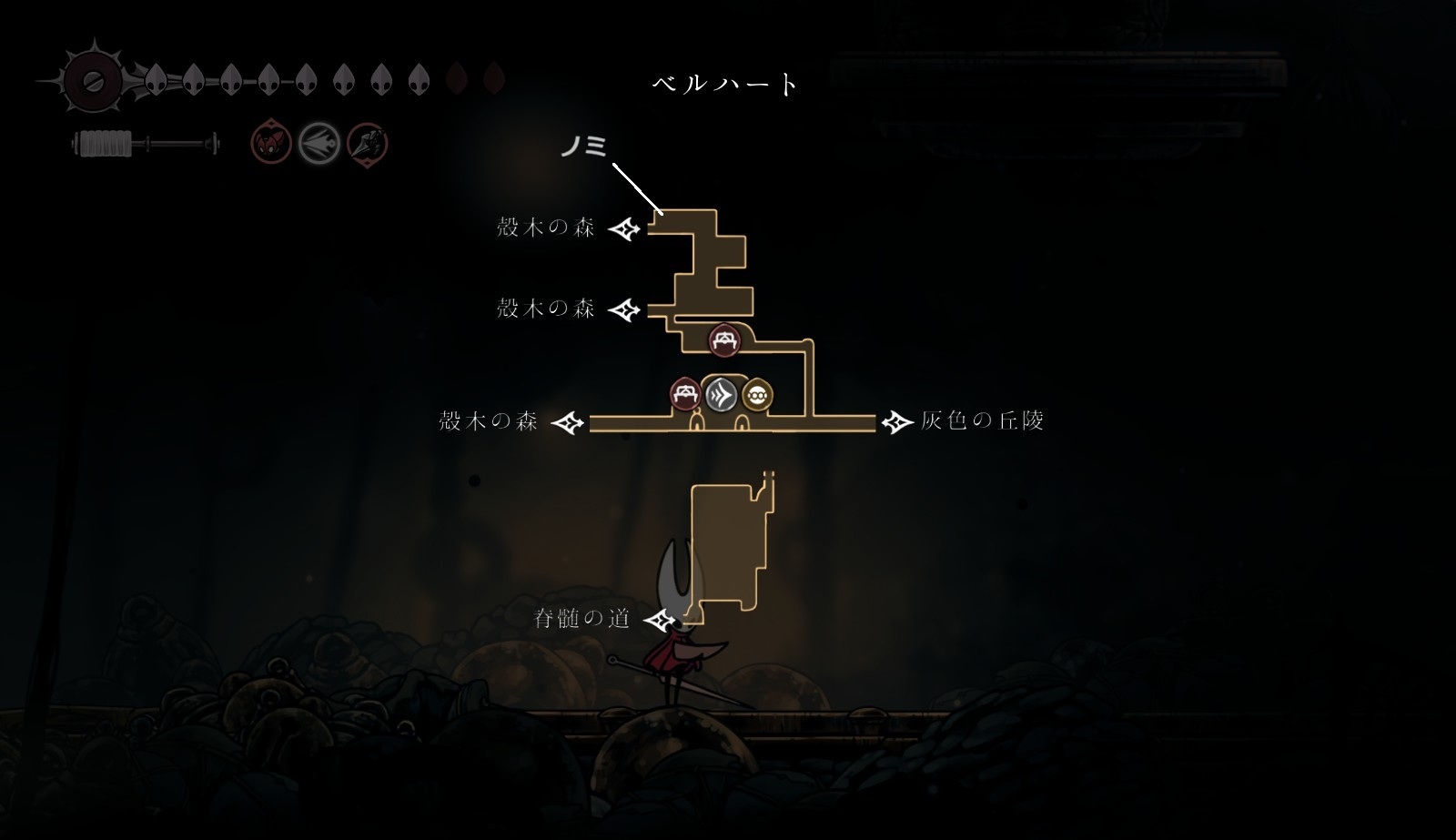Screen dimensions: 1456x840
Task: Activate the silver dash skill icon
Action: (x=319, y=143)
